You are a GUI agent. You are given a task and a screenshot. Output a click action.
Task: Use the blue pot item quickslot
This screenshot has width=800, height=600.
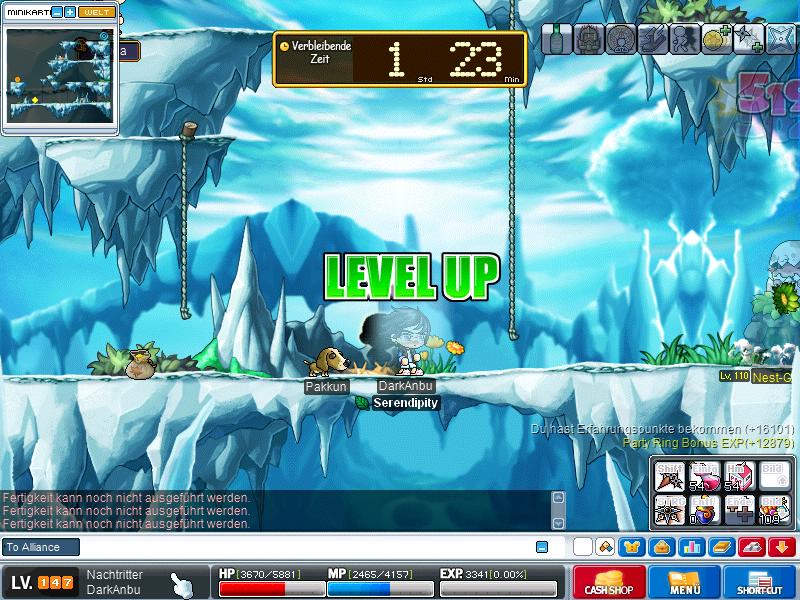coord(704,510)
